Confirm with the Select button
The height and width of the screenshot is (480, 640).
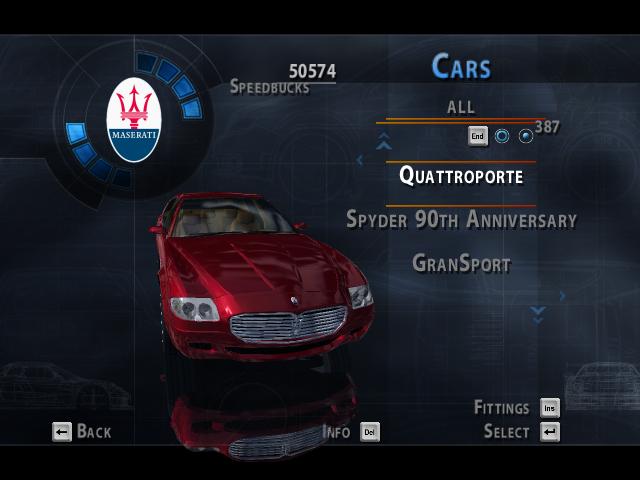click(521, 432)
